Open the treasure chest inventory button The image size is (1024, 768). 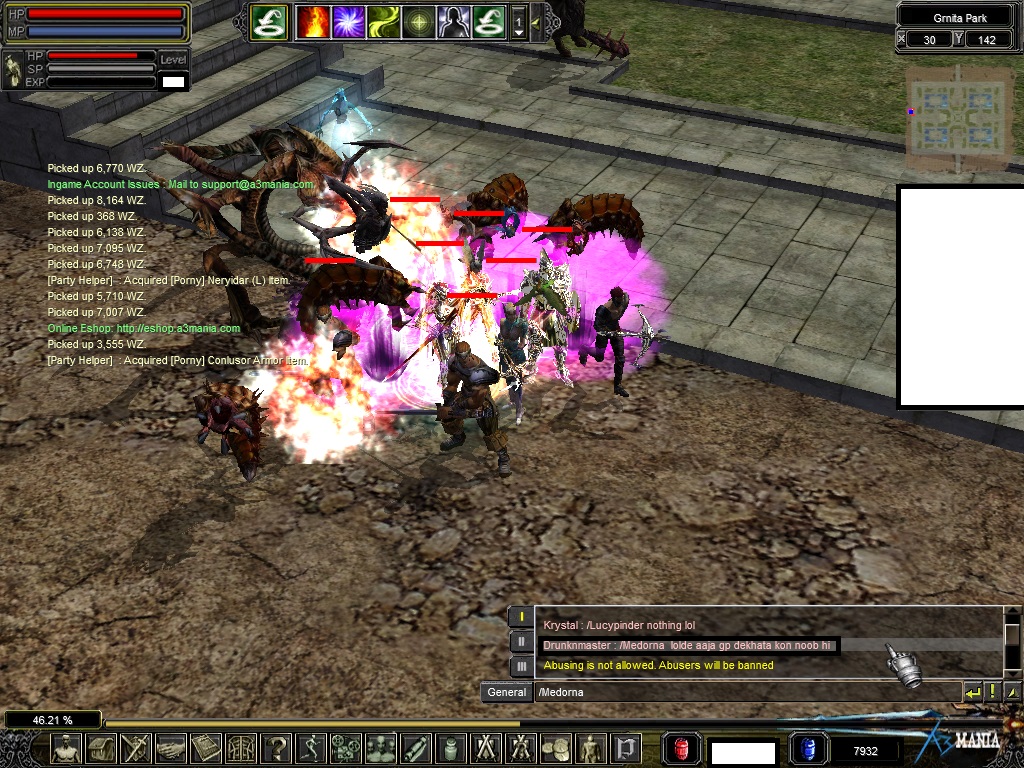(101, 748)
